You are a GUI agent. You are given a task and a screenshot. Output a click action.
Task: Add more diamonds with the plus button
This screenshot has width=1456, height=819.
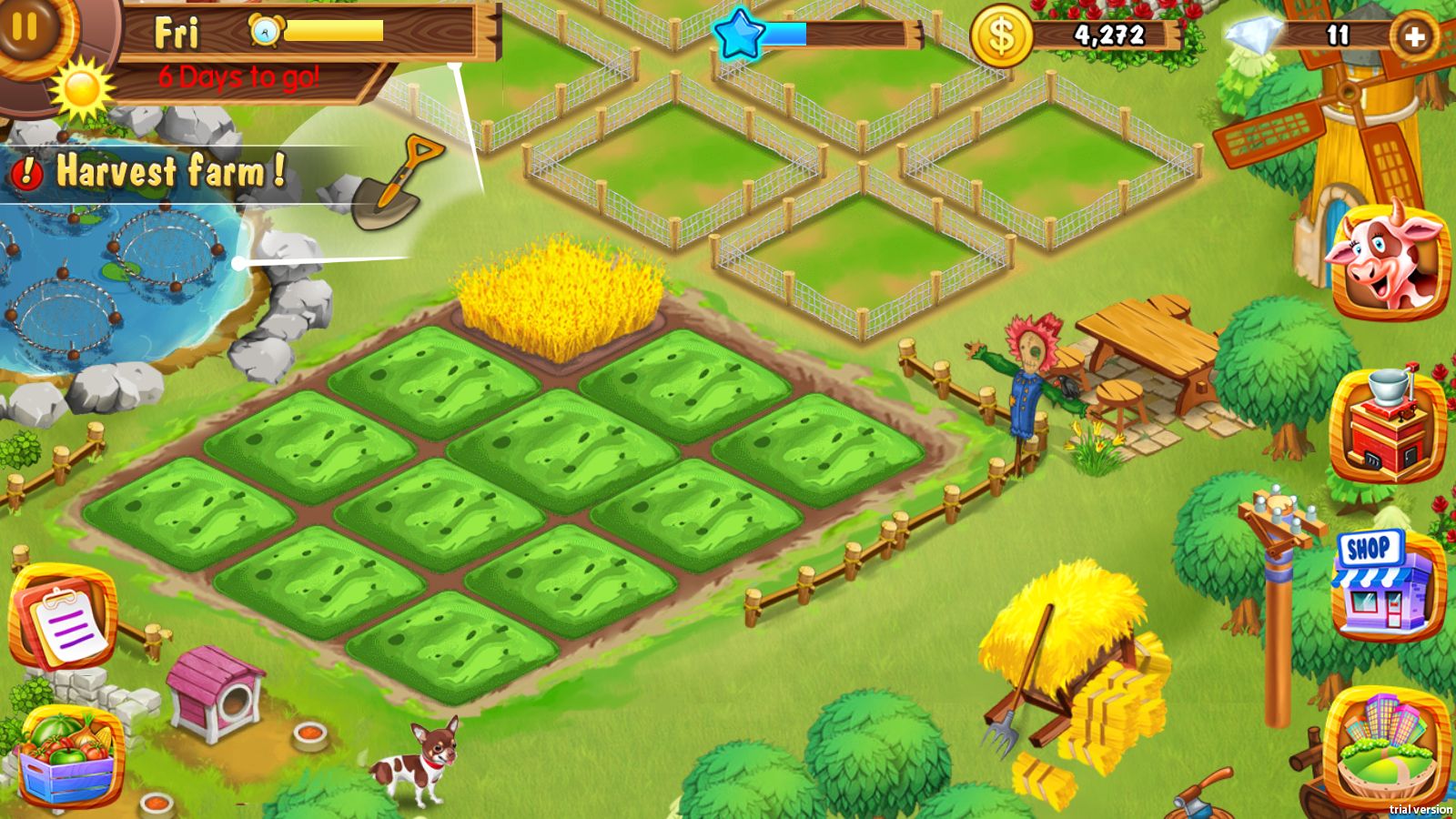point(1414,36)
